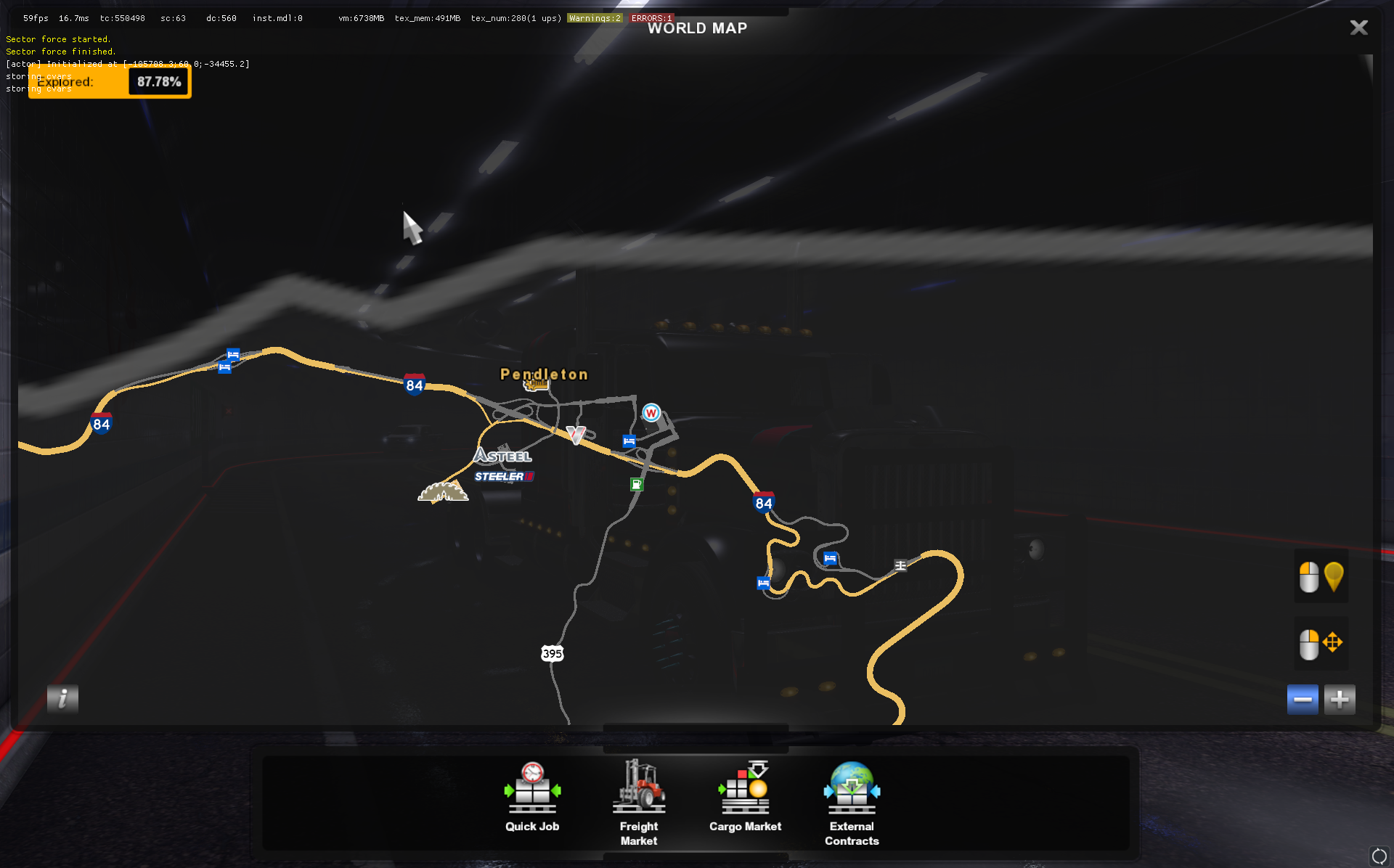Viewport: 1394px width, 868px height.
Task: Zoom out using the minus button
Action: click(1303, 699)
